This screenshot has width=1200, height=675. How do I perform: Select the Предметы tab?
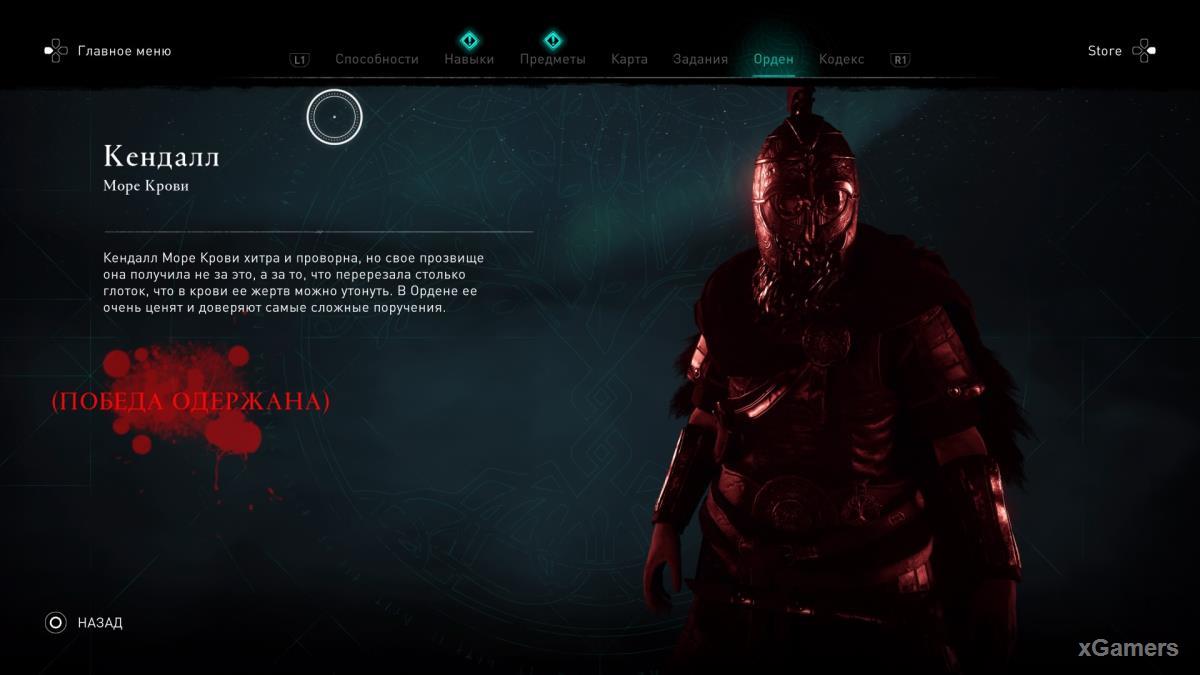click(x=552, y=59)
